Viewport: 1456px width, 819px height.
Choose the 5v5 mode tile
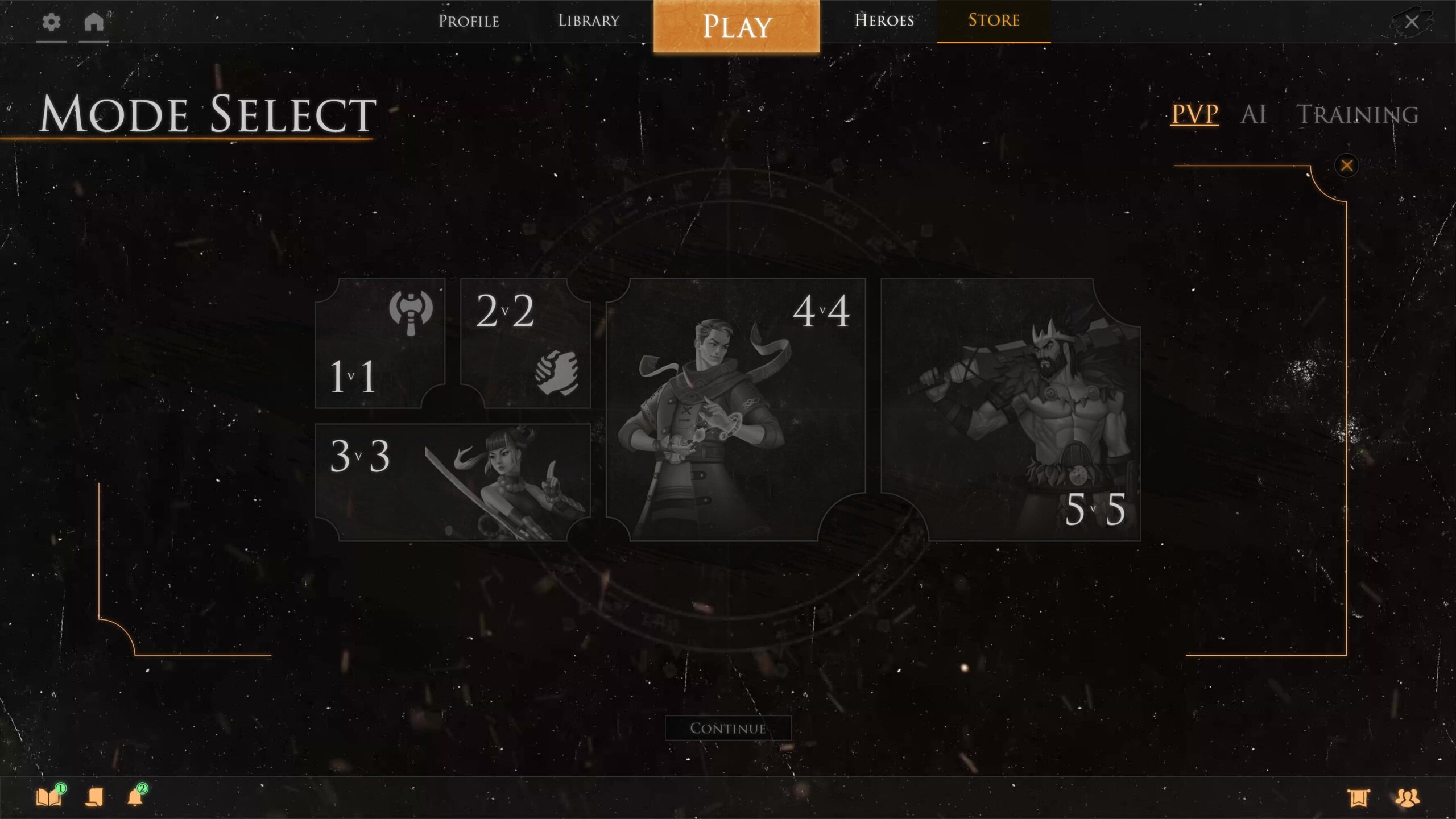(1011, 409)
